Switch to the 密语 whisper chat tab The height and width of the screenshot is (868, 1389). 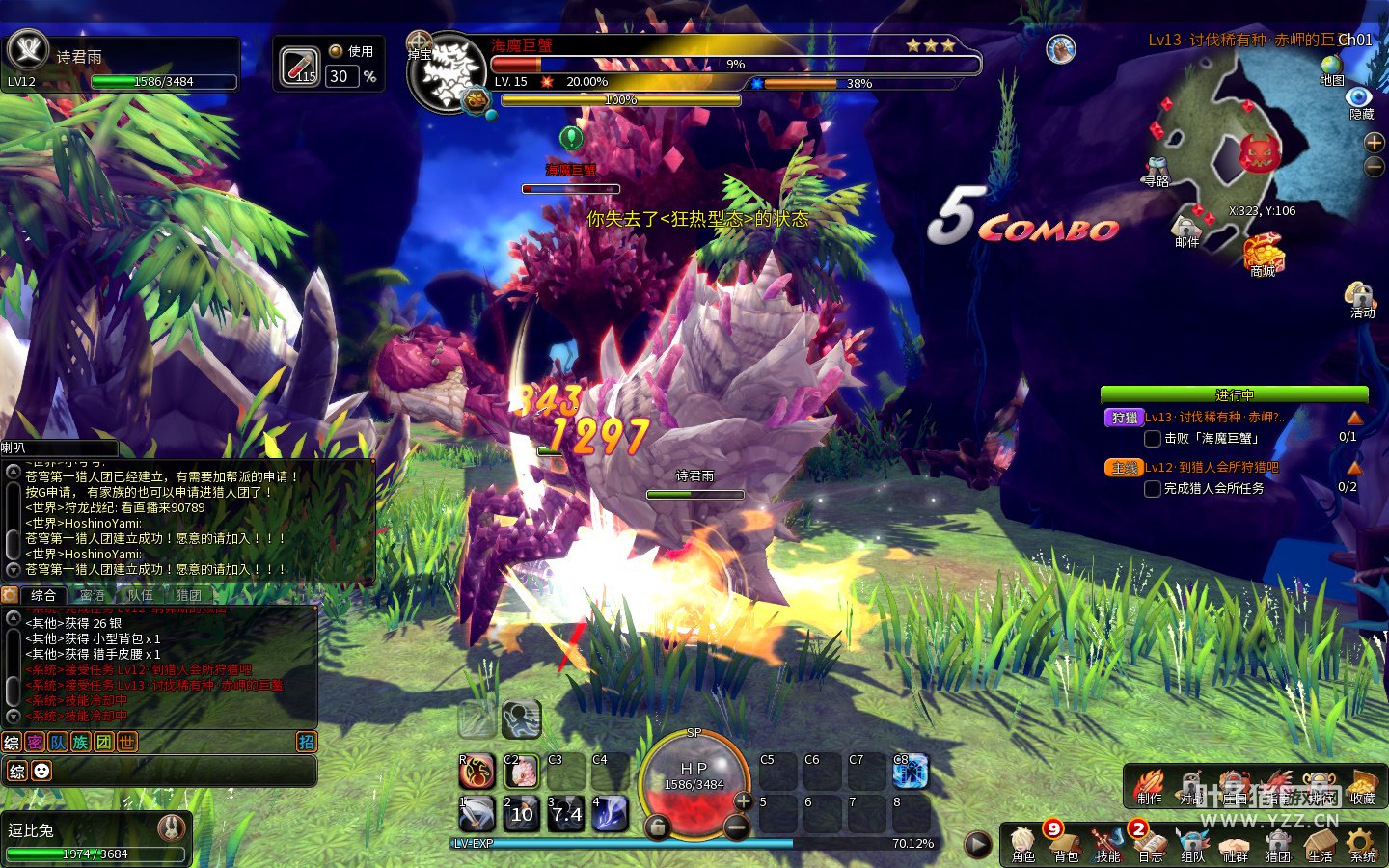[x=93, y=595]
